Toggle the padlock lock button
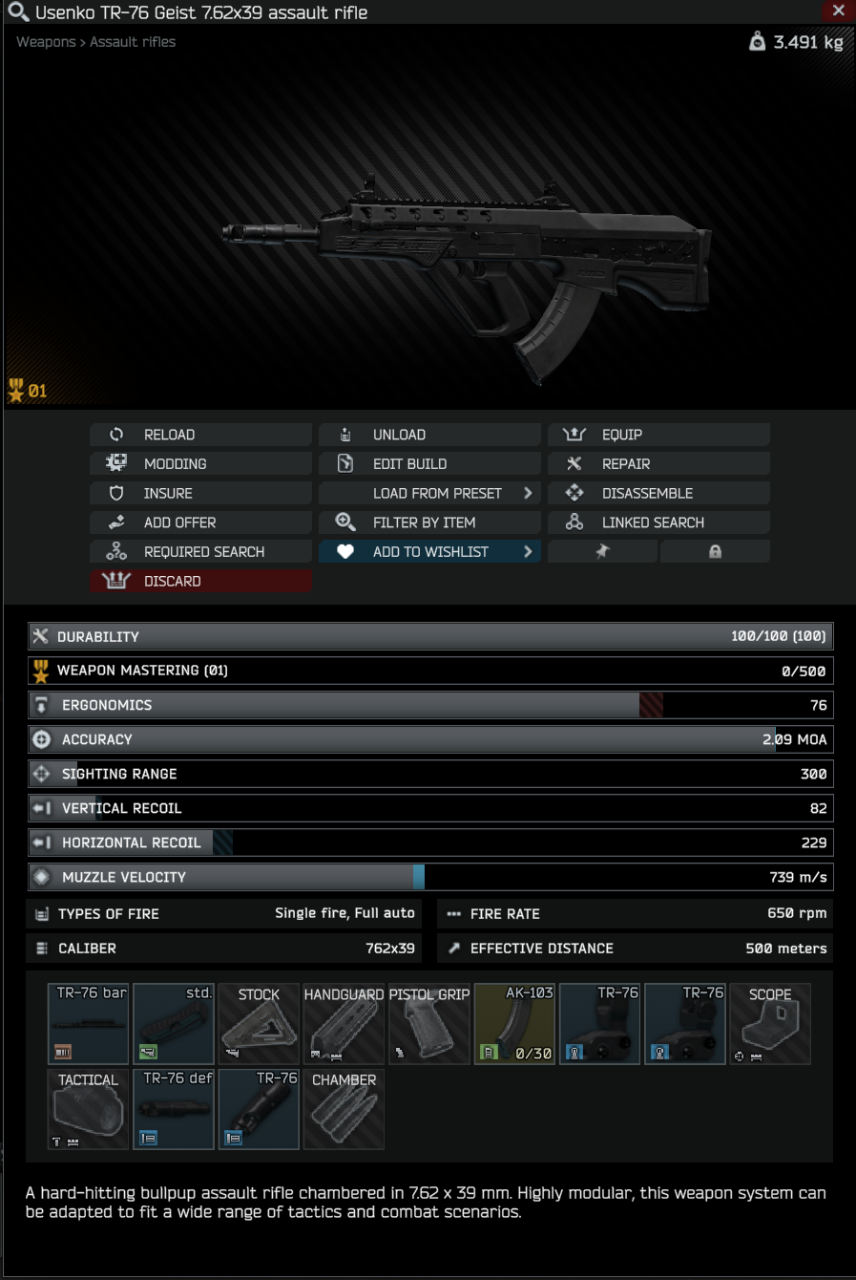The image size is (856, 1280). tap(715, 552)
